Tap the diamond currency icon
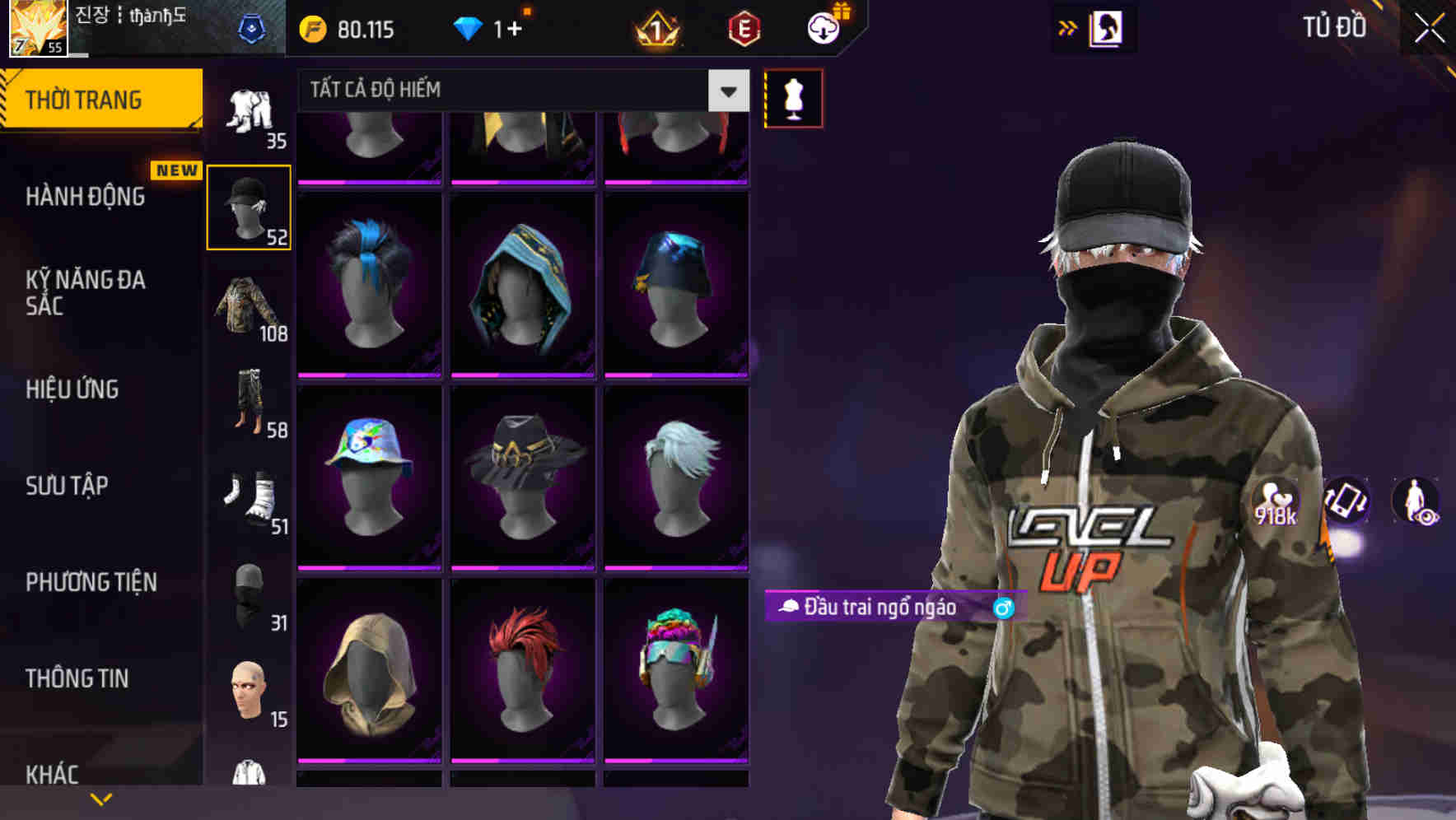The height and width of the screenshot is (820, 1456). coord(468,28)
